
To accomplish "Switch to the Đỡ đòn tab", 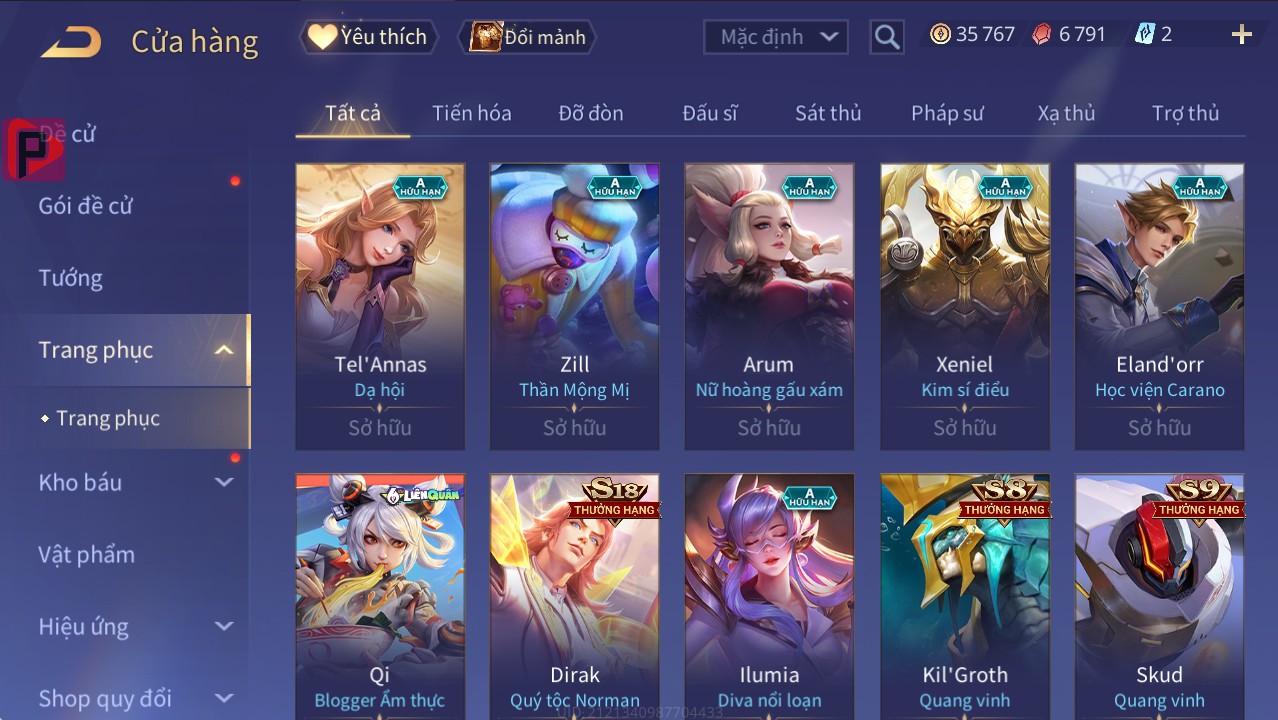I will point(590,113).
